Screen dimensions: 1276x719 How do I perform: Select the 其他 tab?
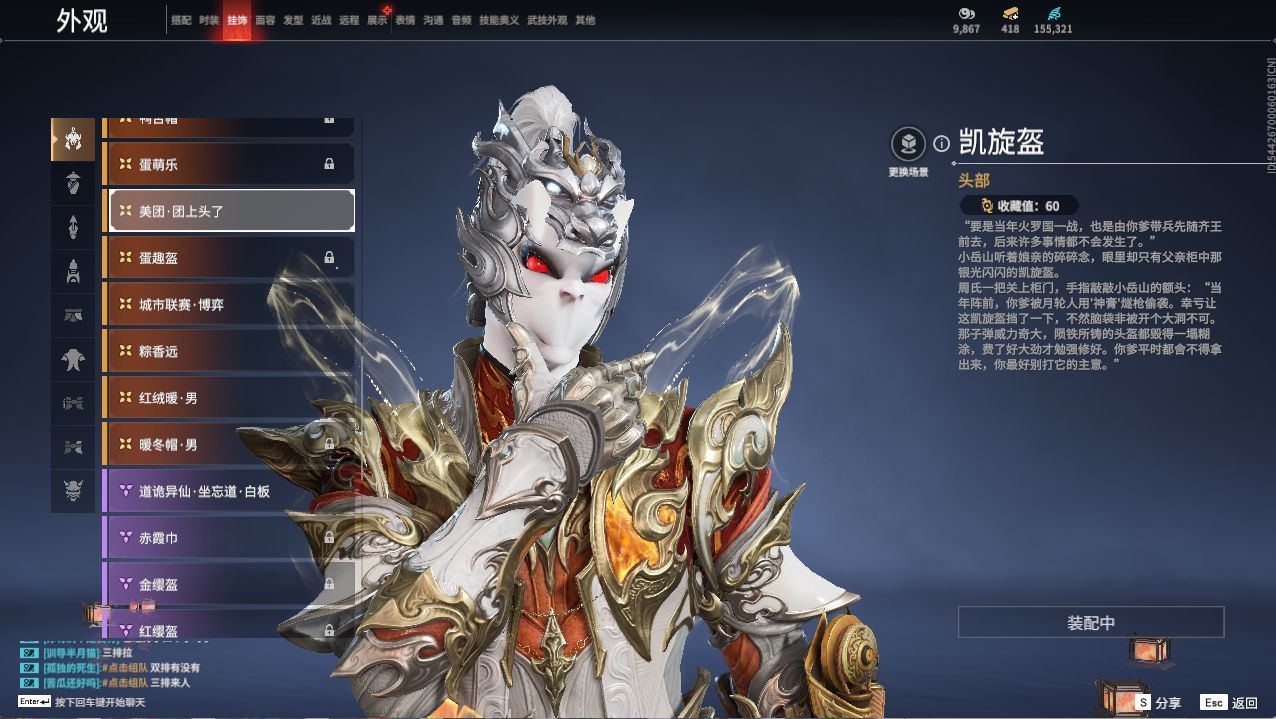pos(585,20)
